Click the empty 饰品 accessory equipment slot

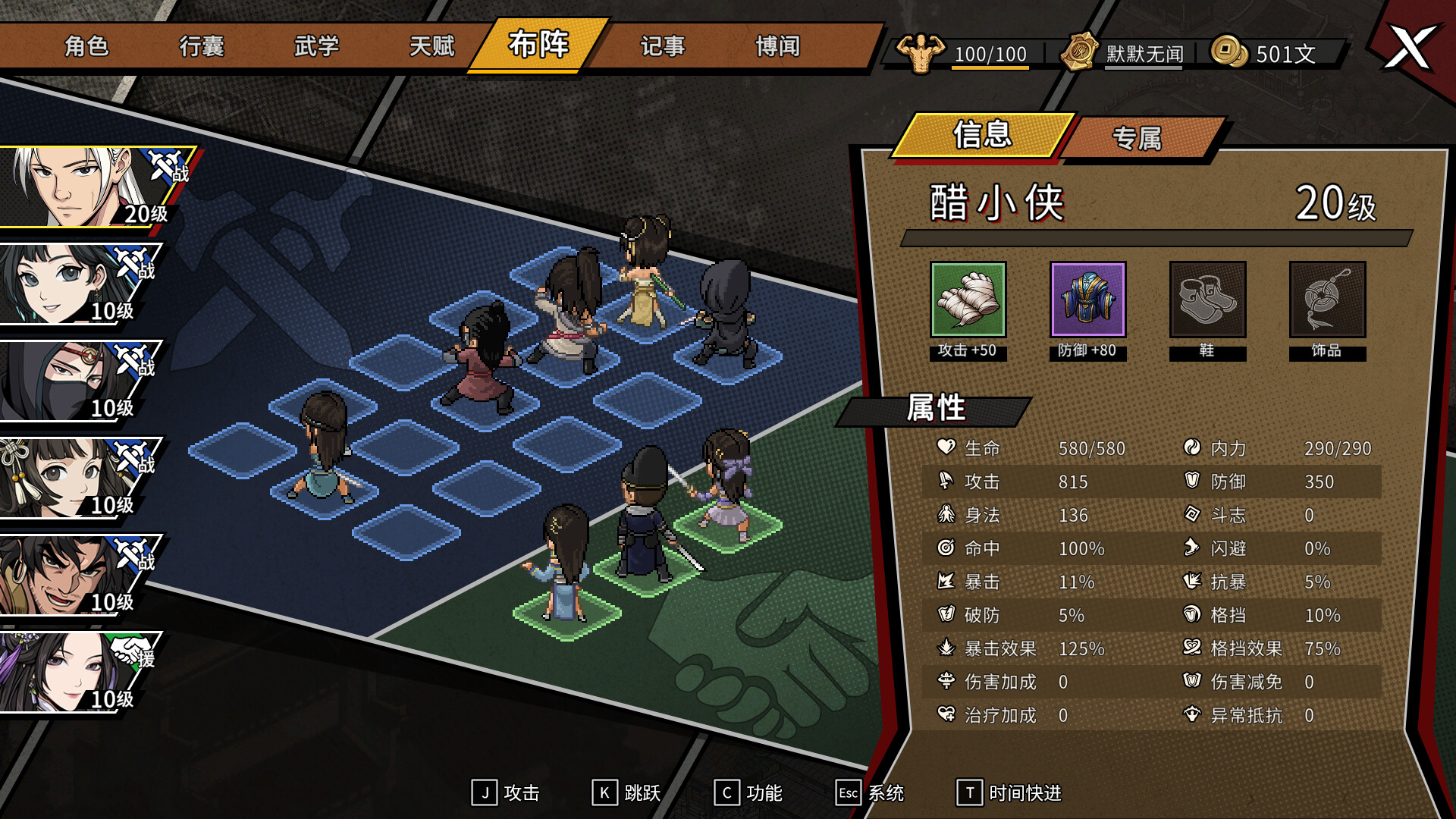[x=1327, y=299]
